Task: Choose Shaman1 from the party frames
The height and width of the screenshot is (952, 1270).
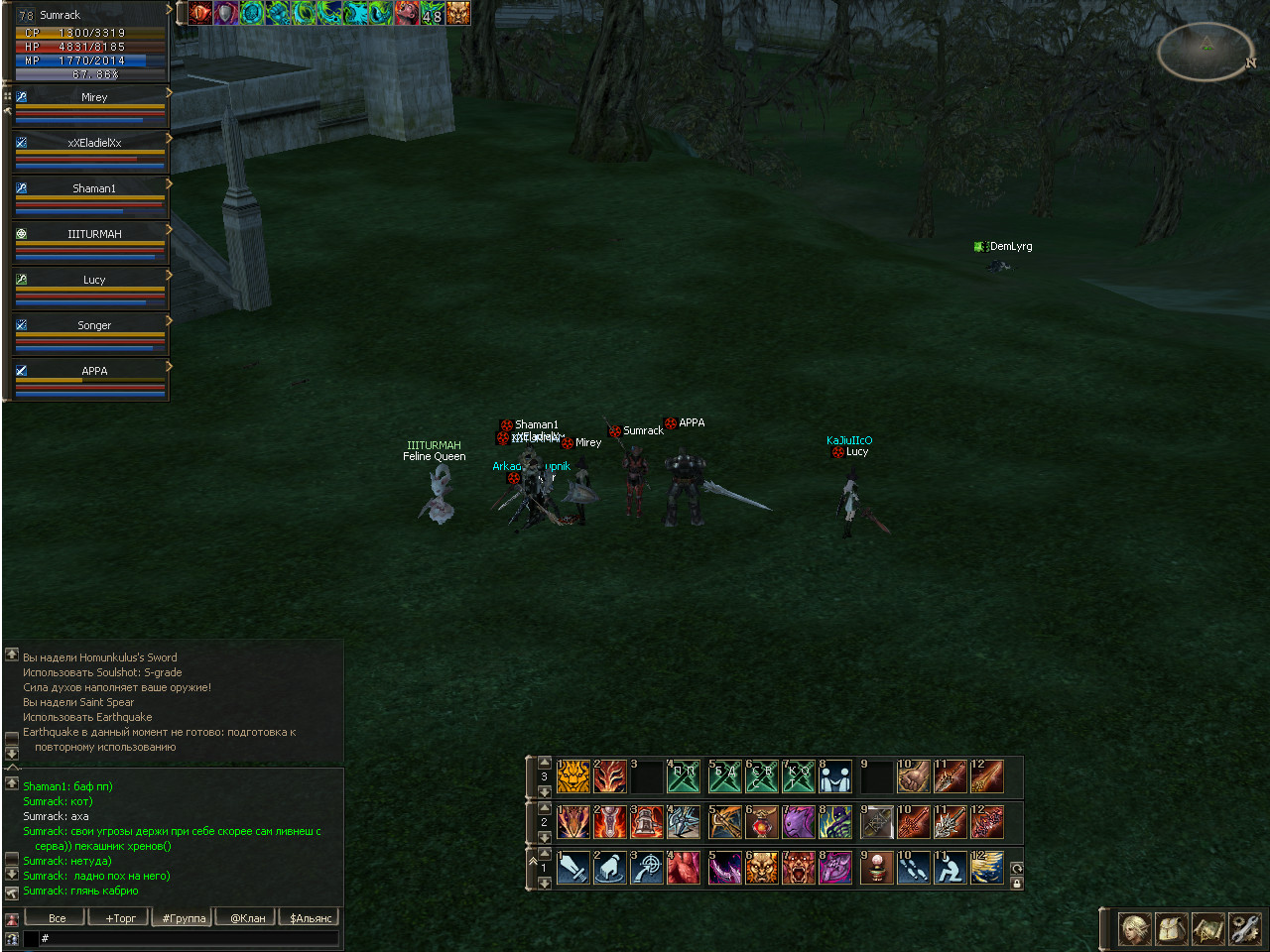Action: [x=93, y=188]
